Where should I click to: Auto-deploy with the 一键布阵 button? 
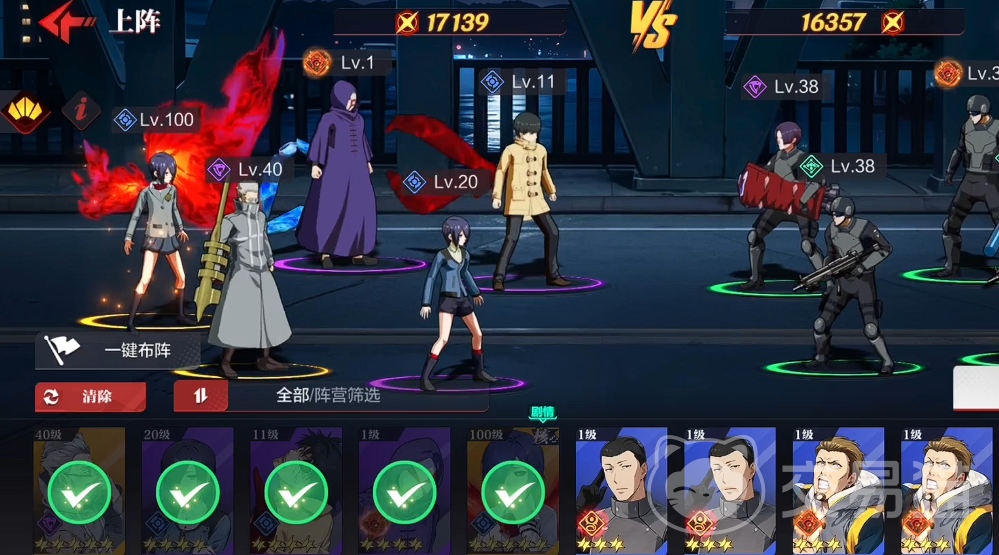pos(119,351)
